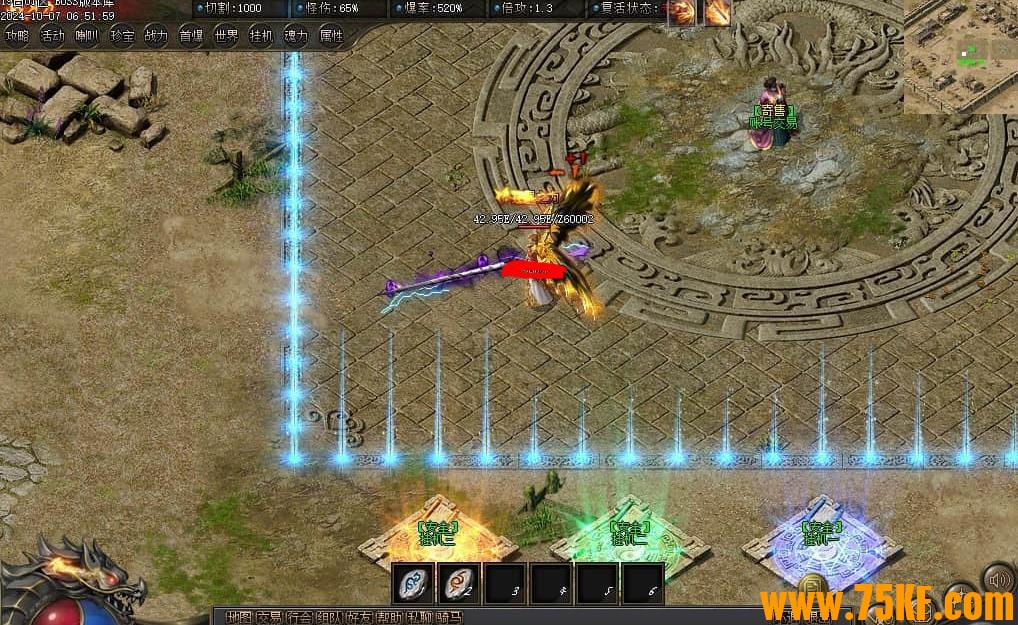Open the 珍宝 treasure menu
Screen dimensions: 1018x625
tap(122, 36)
